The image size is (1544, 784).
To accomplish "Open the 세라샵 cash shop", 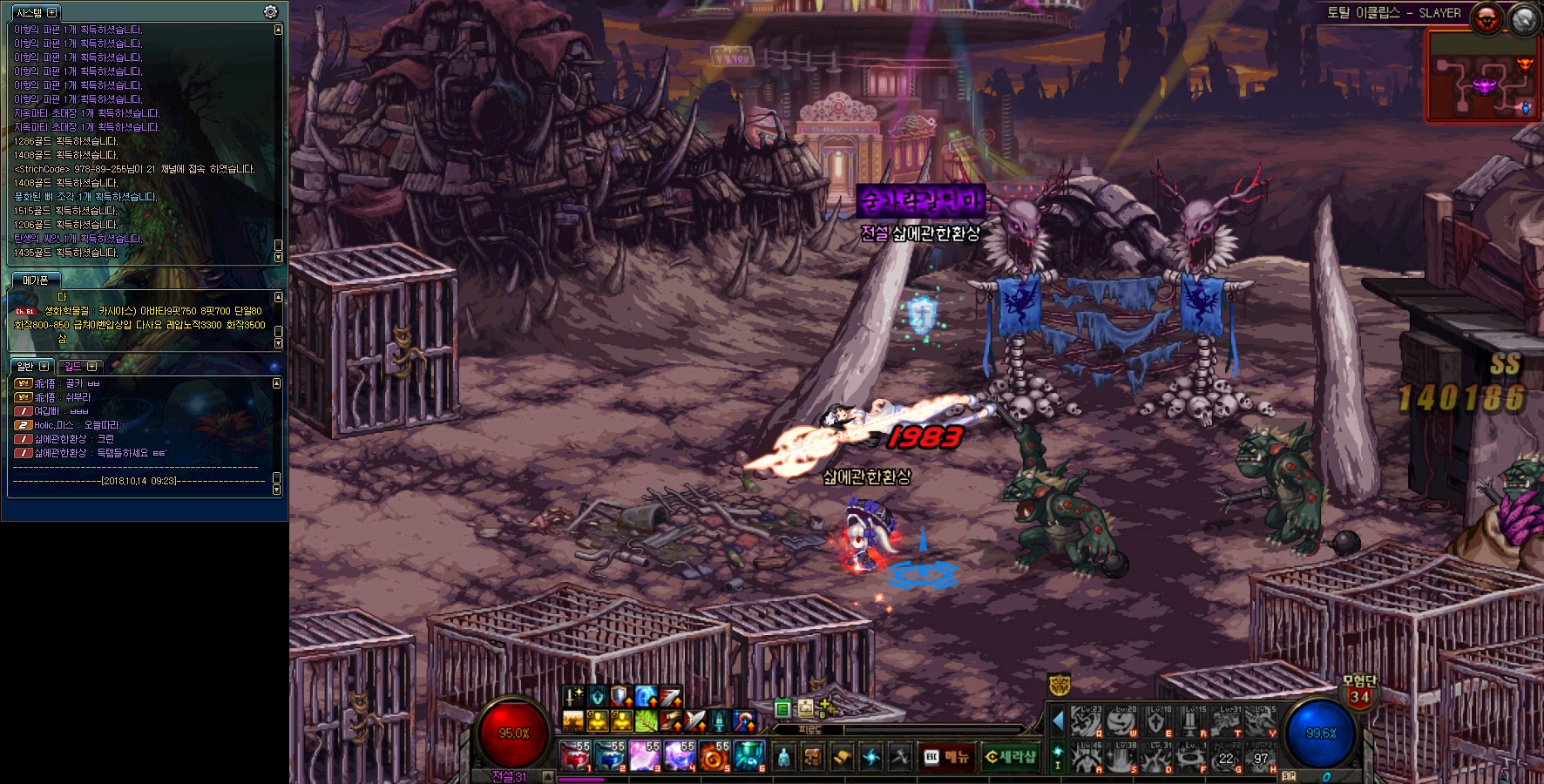I will (x=1011, y=757).
